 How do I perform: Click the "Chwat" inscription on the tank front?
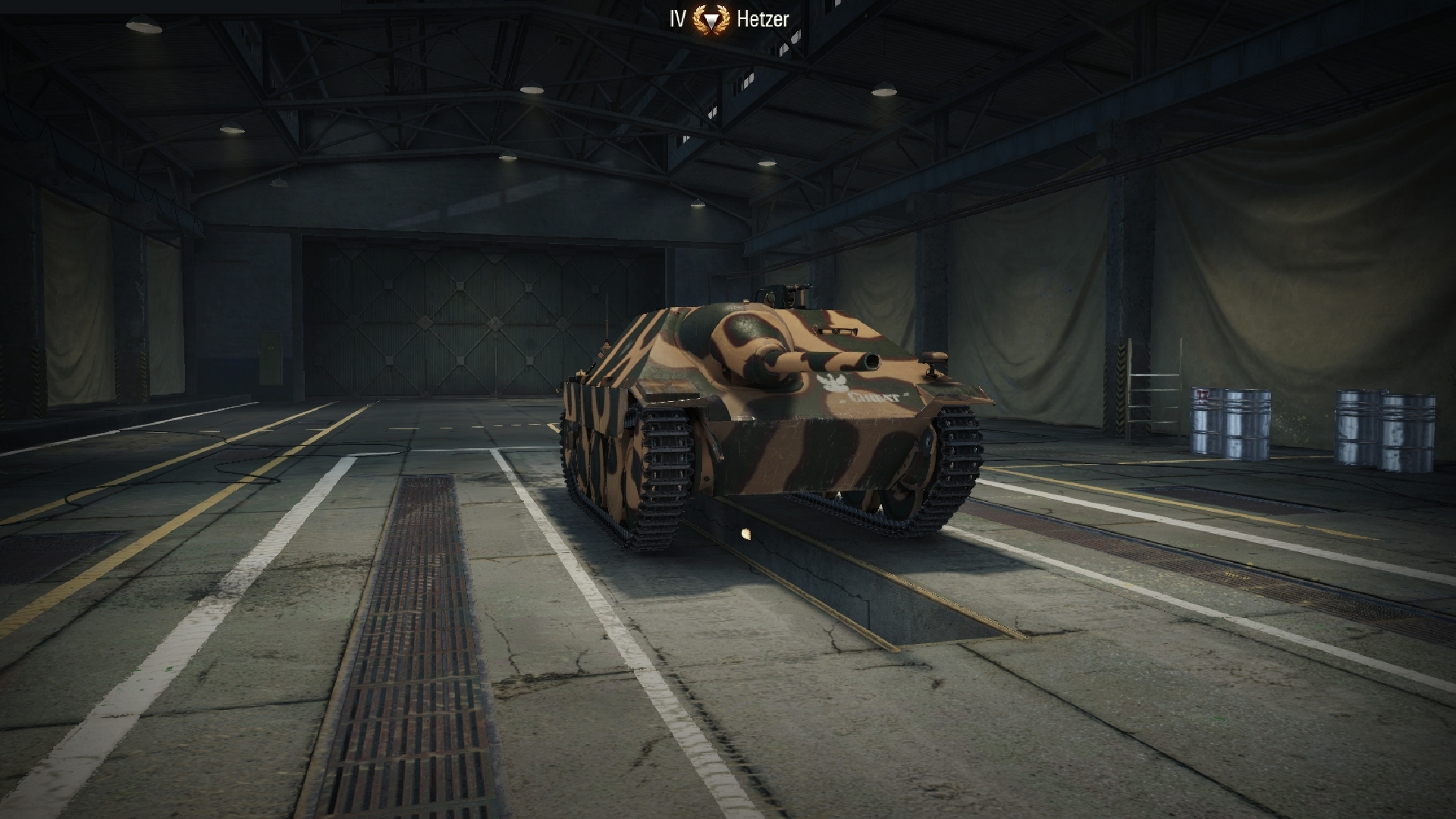point(874,397)
